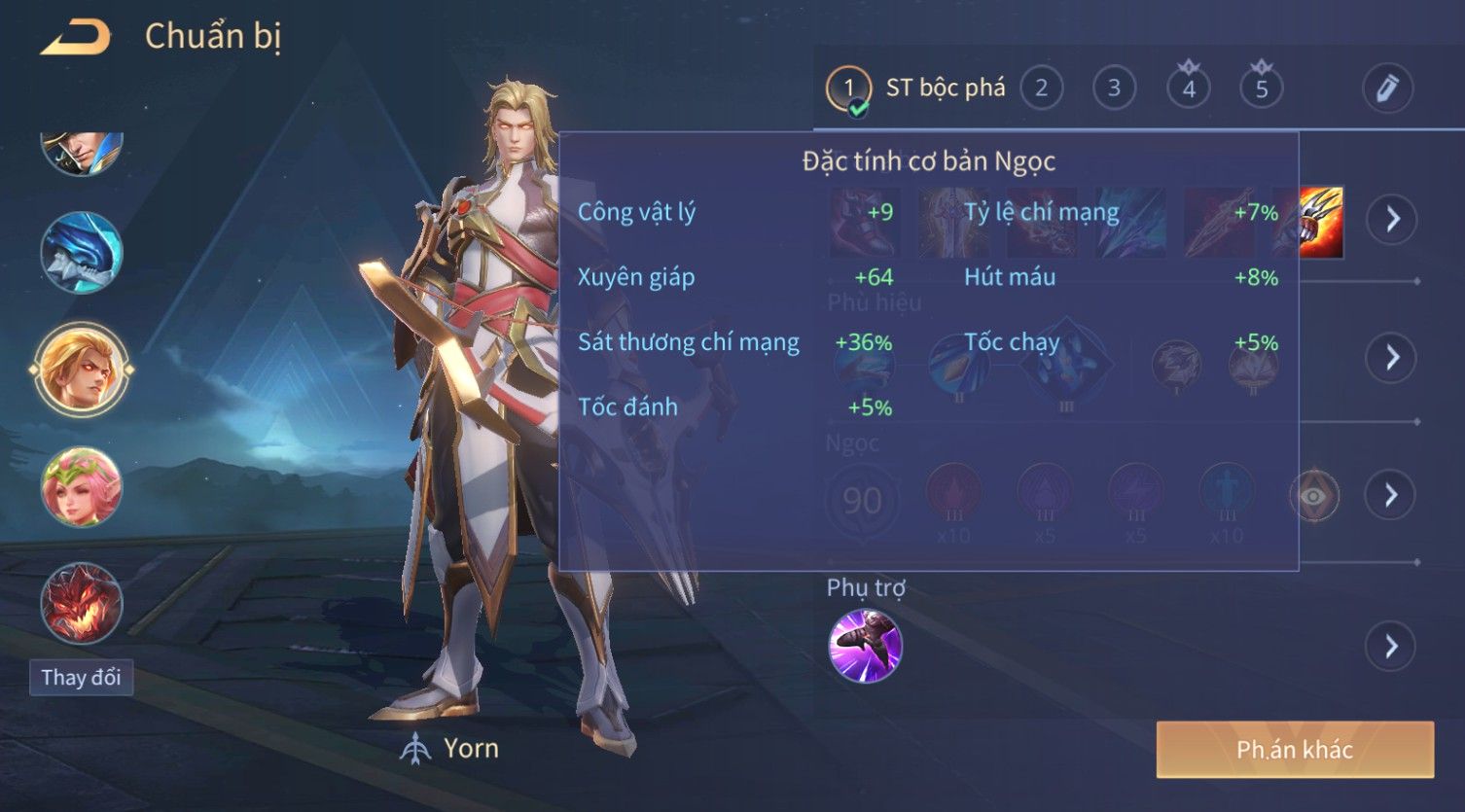
Task: Select the clawed gauntlet equipment item
Action: 1320,222
